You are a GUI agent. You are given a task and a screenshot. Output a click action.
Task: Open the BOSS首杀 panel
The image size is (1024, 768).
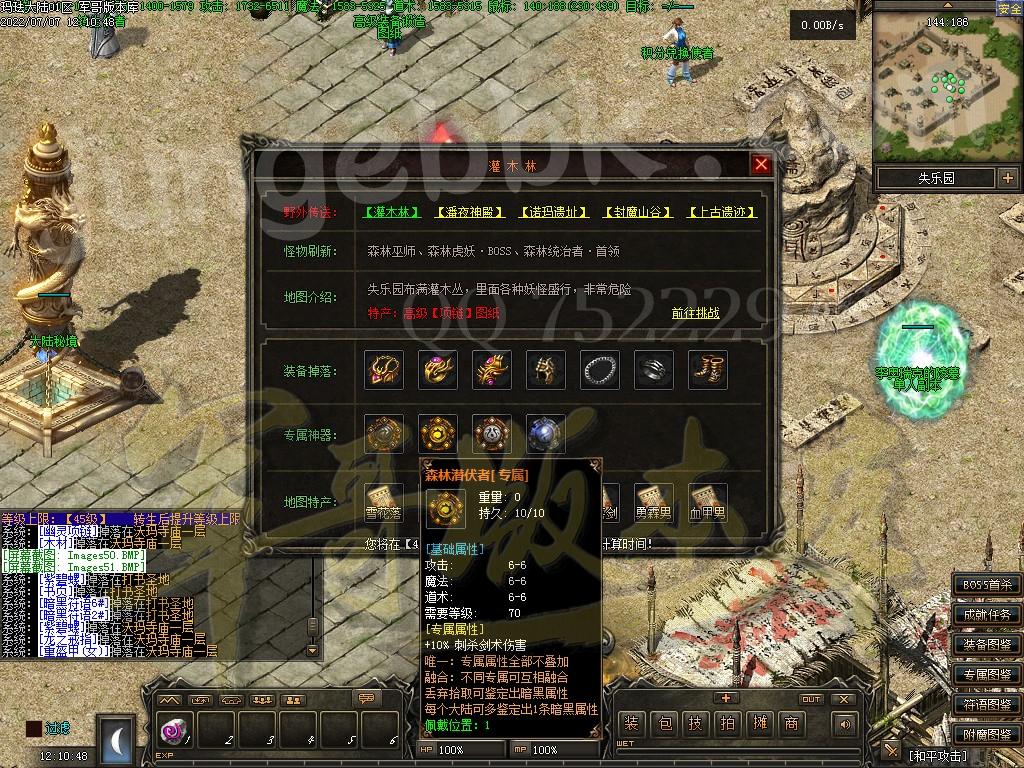(987, 585)
